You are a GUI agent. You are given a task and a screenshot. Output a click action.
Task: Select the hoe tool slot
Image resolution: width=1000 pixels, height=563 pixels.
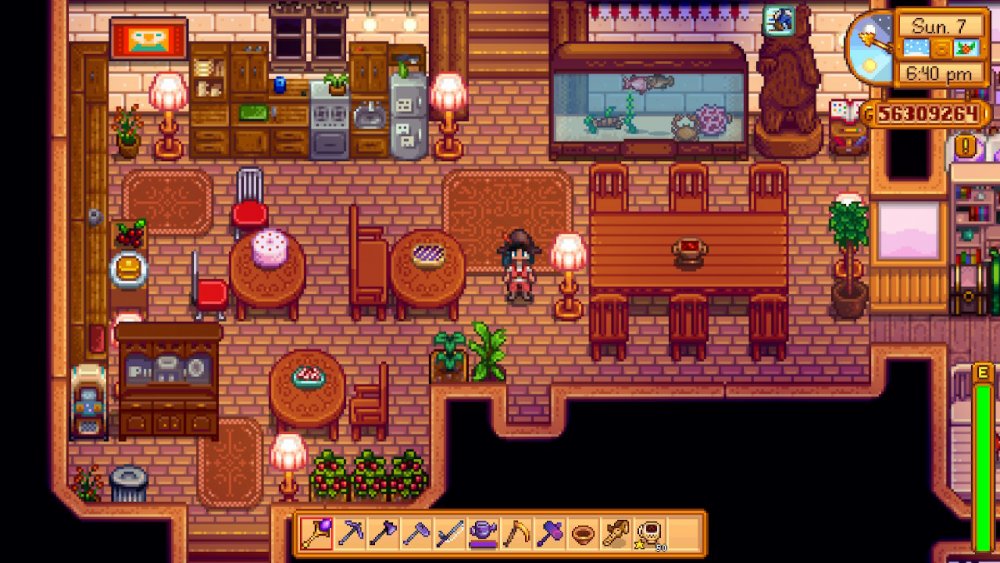click(416, 534)
